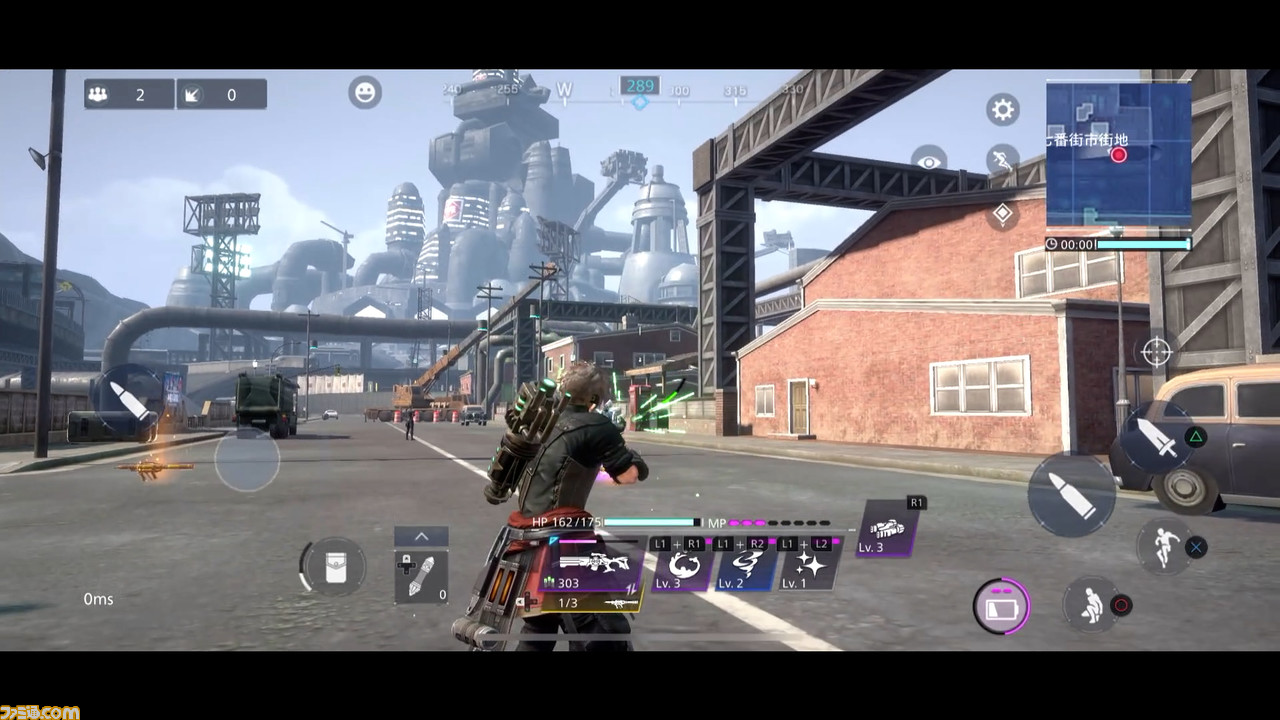Tap the diamond marker ping button
Image resolution: width=1280 pixels, height=720 pixels.
(1002, 213)
